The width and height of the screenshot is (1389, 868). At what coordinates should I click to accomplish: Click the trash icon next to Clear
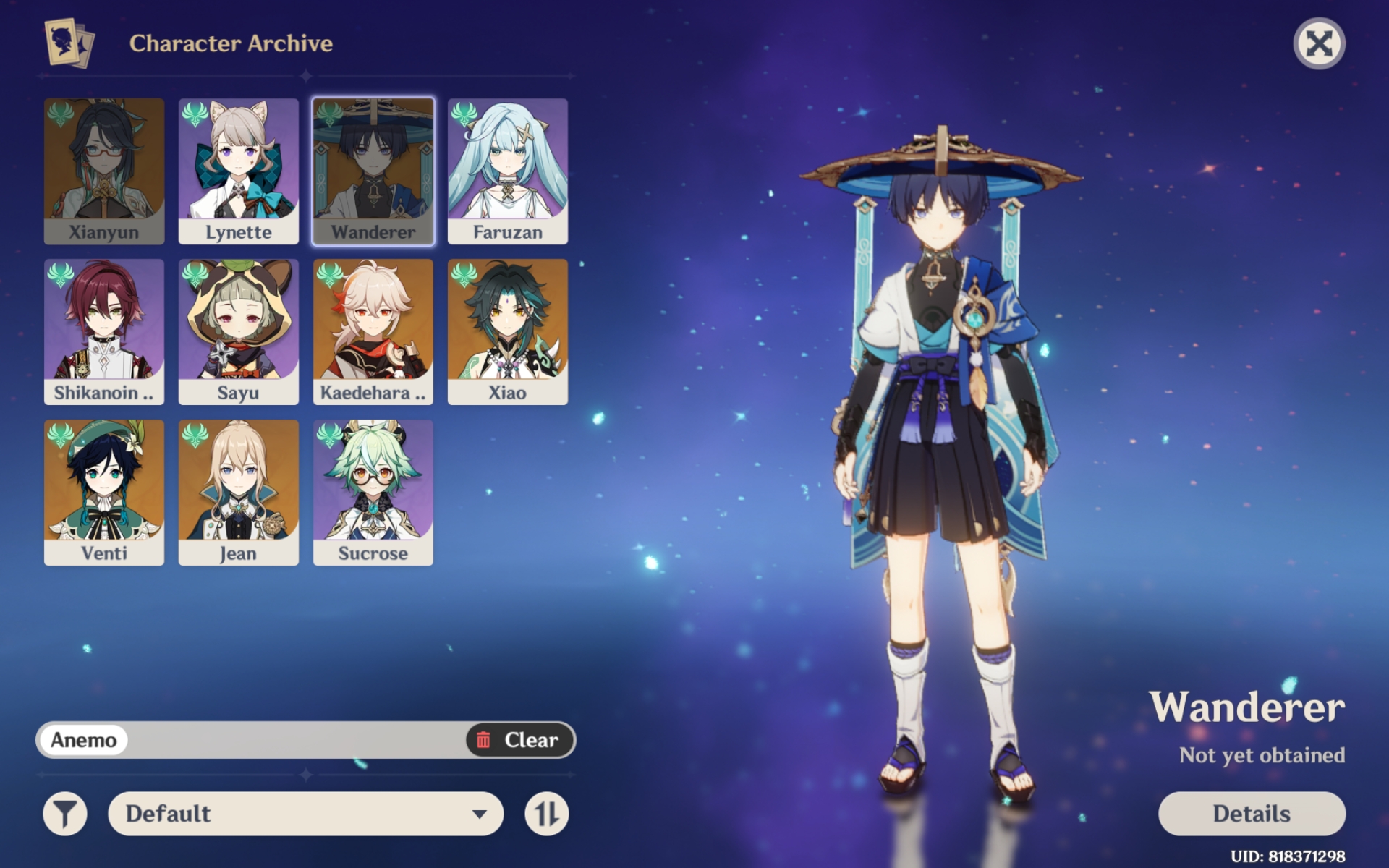pos(484,740)
